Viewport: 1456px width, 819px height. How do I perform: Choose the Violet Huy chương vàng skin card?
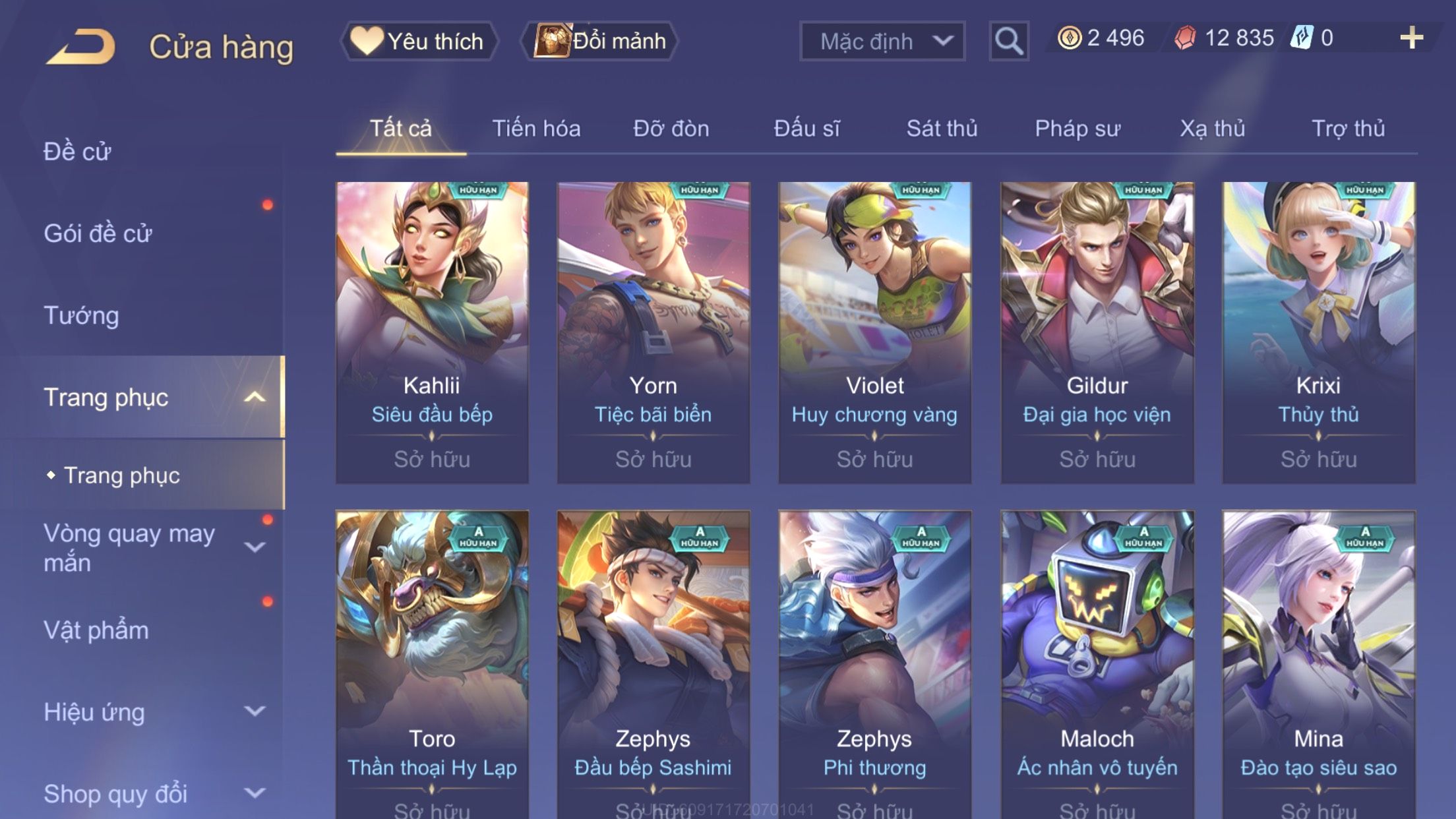tap(874, 333)
